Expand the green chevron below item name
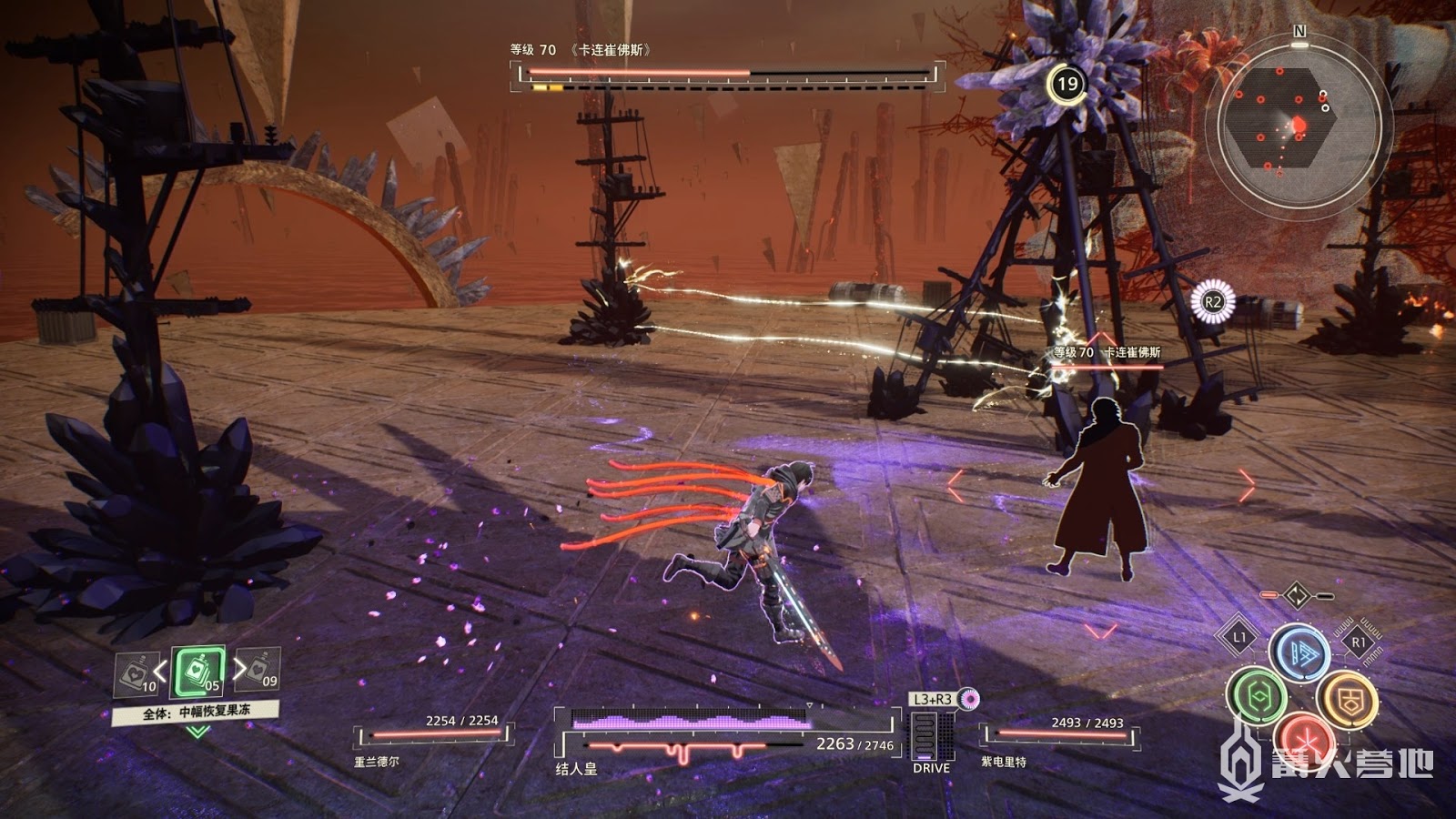Screen dimensions: 1456x819 197,732
